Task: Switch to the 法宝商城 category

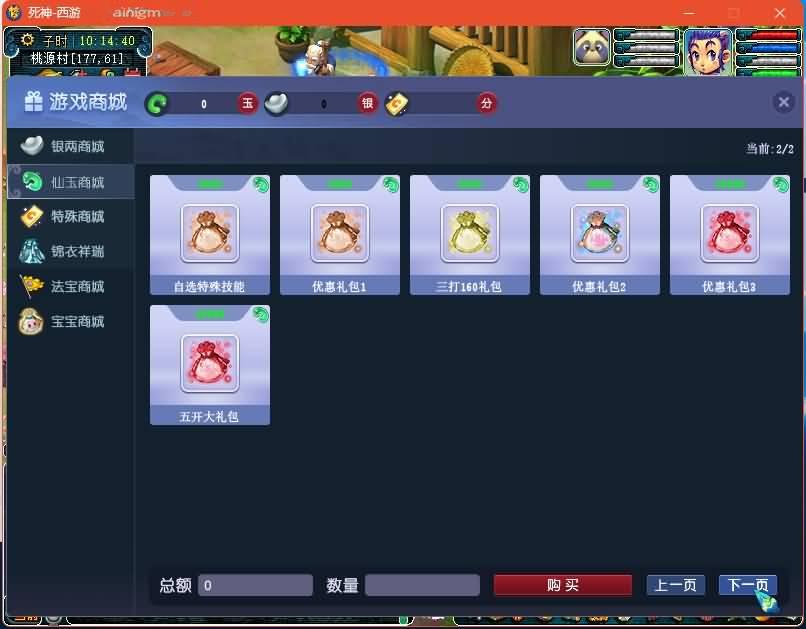Action: pos(70,287)
